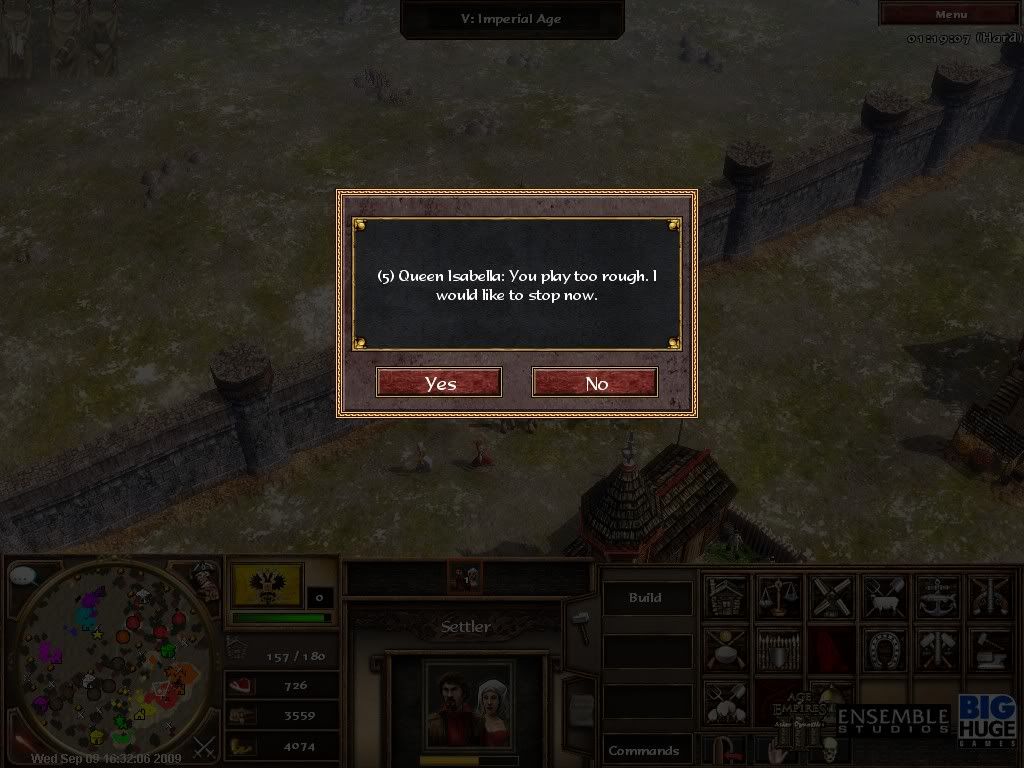Choose the anvil and hammer build icon
1024x768 pixels.
tap(988, 649)
